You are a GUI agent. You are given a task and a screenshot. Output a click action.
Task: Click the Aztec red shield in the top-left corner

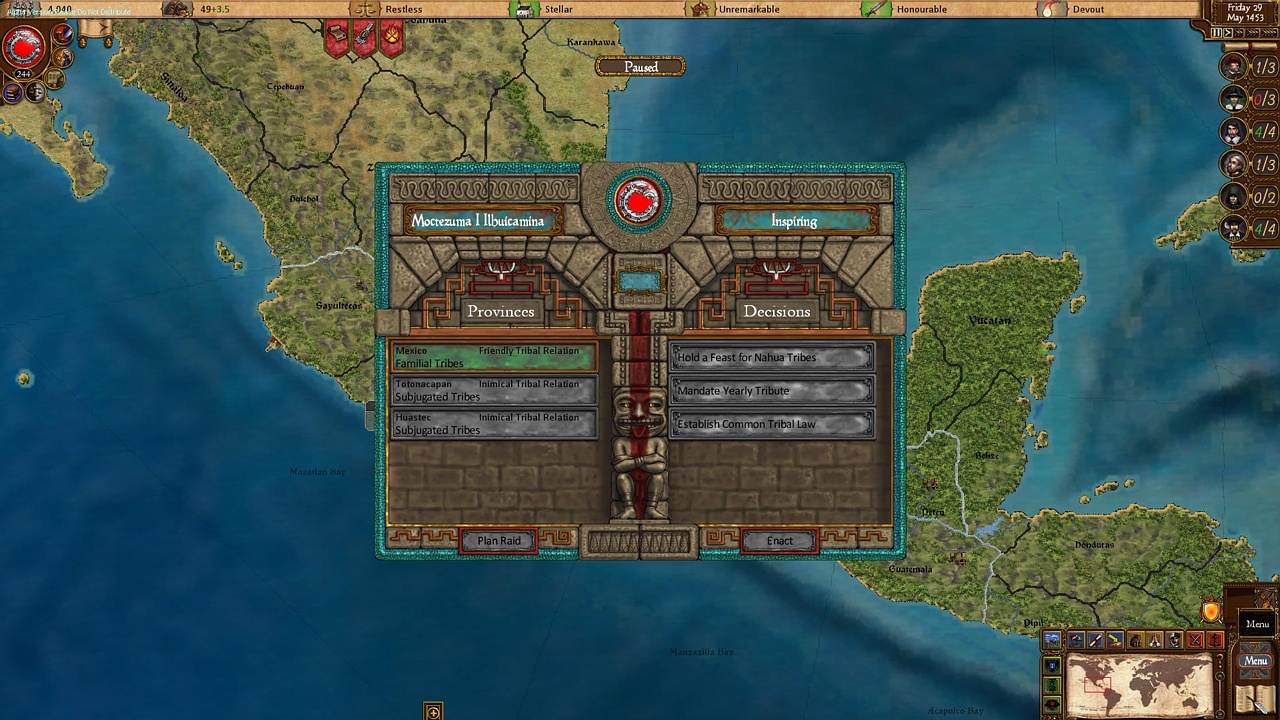(x=25, y=46)
